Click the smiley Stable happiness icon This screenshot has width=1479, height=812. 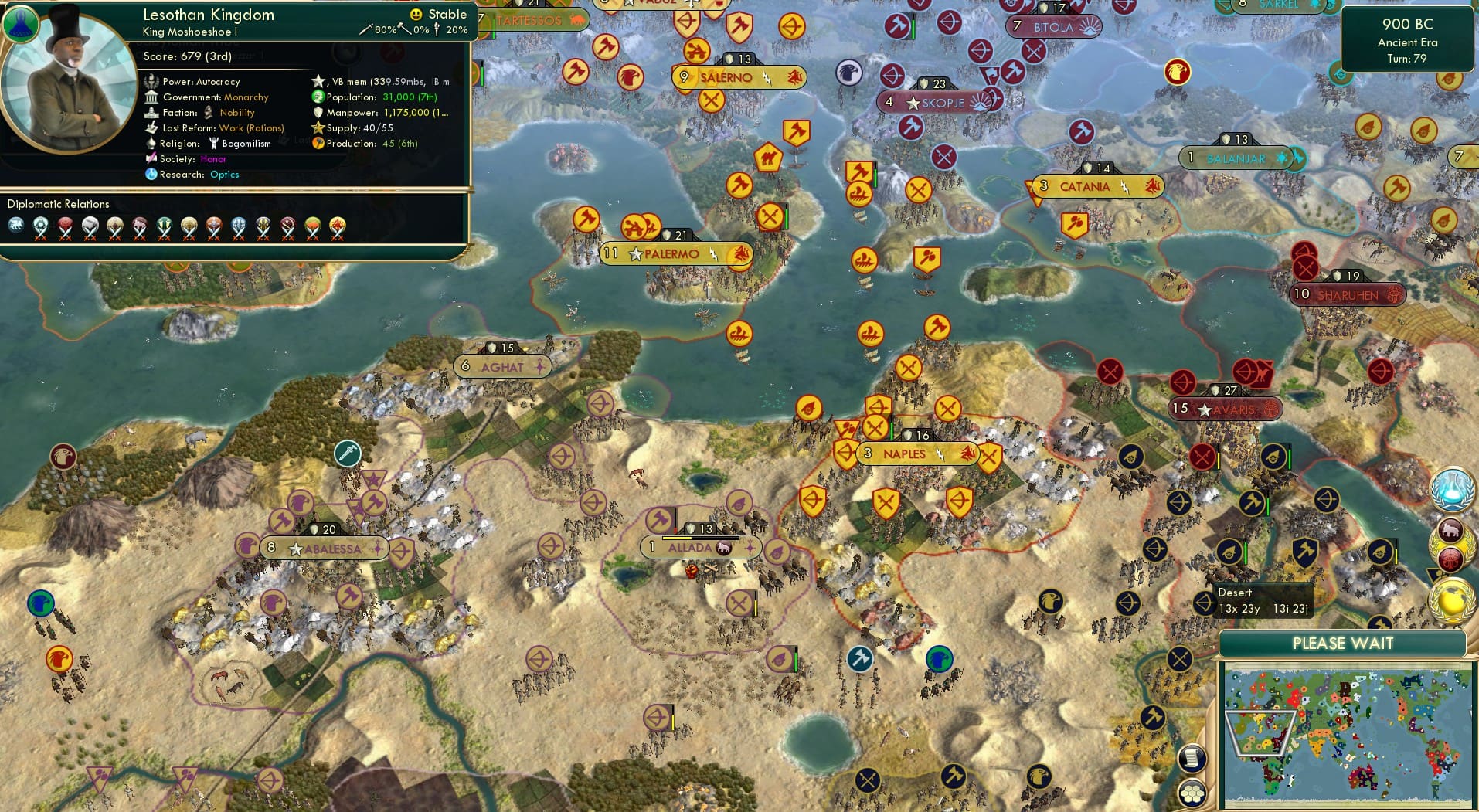[416, 14]
